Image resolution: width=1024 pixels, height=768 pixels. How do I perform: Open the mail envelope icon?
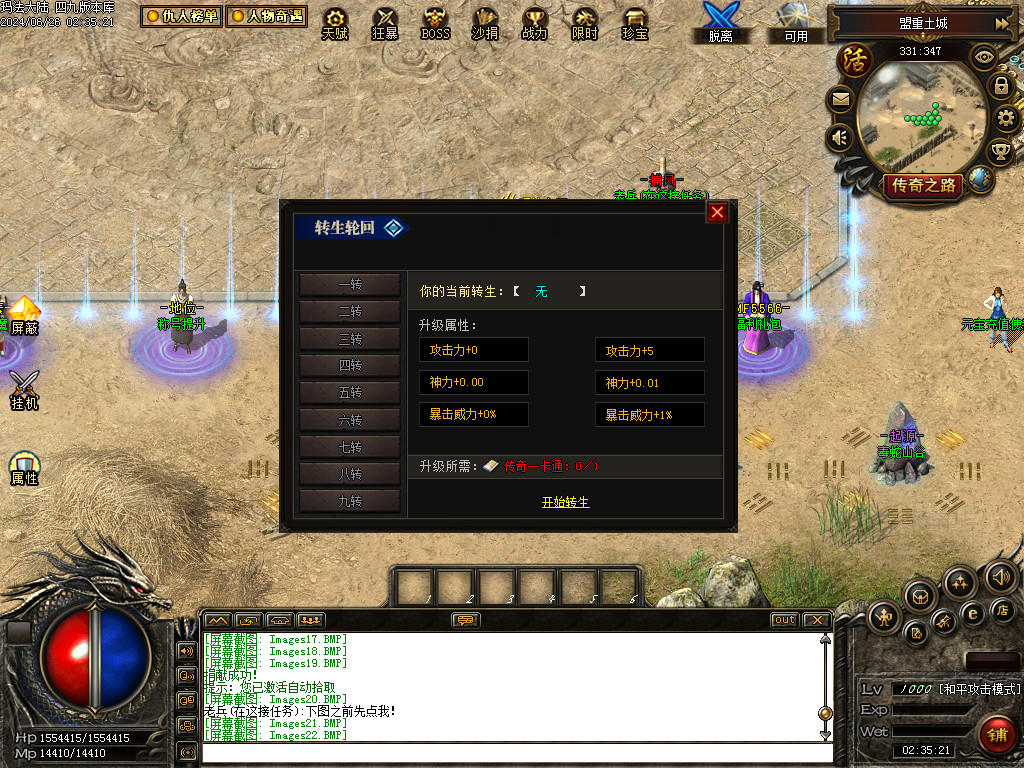pyautogui.click(x=840, y=99)
